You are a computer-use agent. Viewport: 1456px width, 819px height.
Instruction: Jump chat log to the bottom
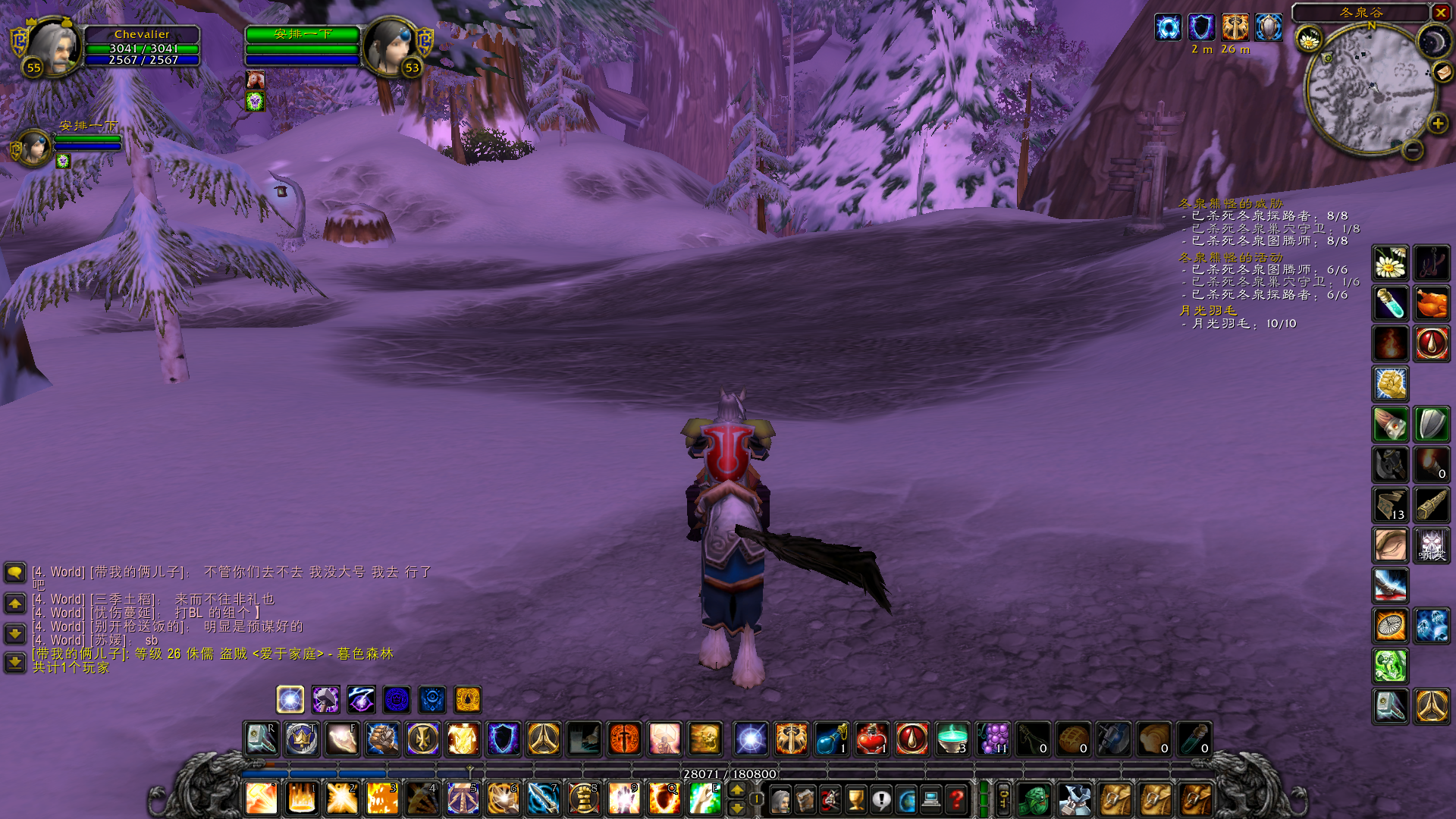pos(15,662)
